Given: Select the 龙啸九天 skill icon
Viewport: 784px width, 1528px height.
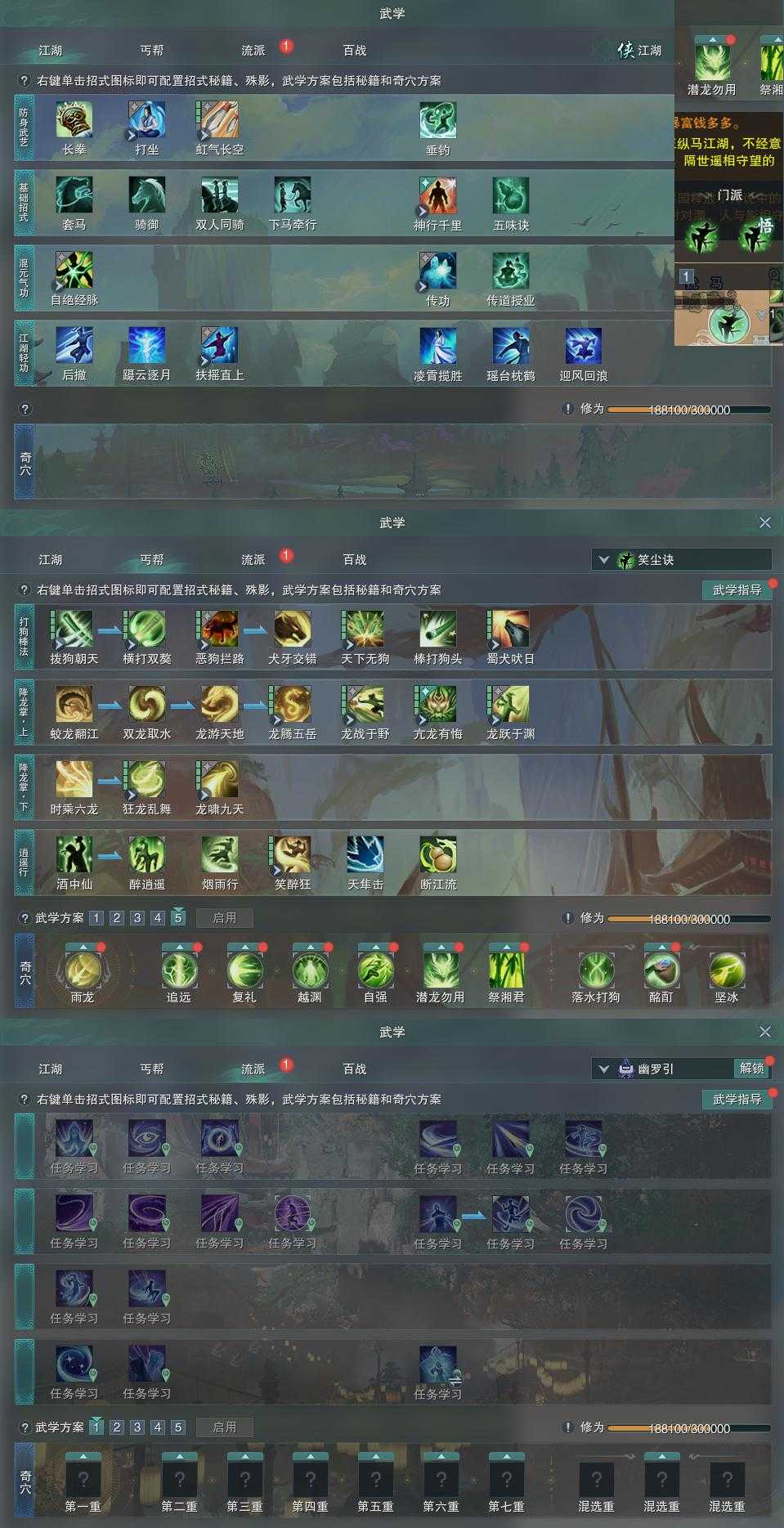Looking at the screenshot, I should click(220, 780).
